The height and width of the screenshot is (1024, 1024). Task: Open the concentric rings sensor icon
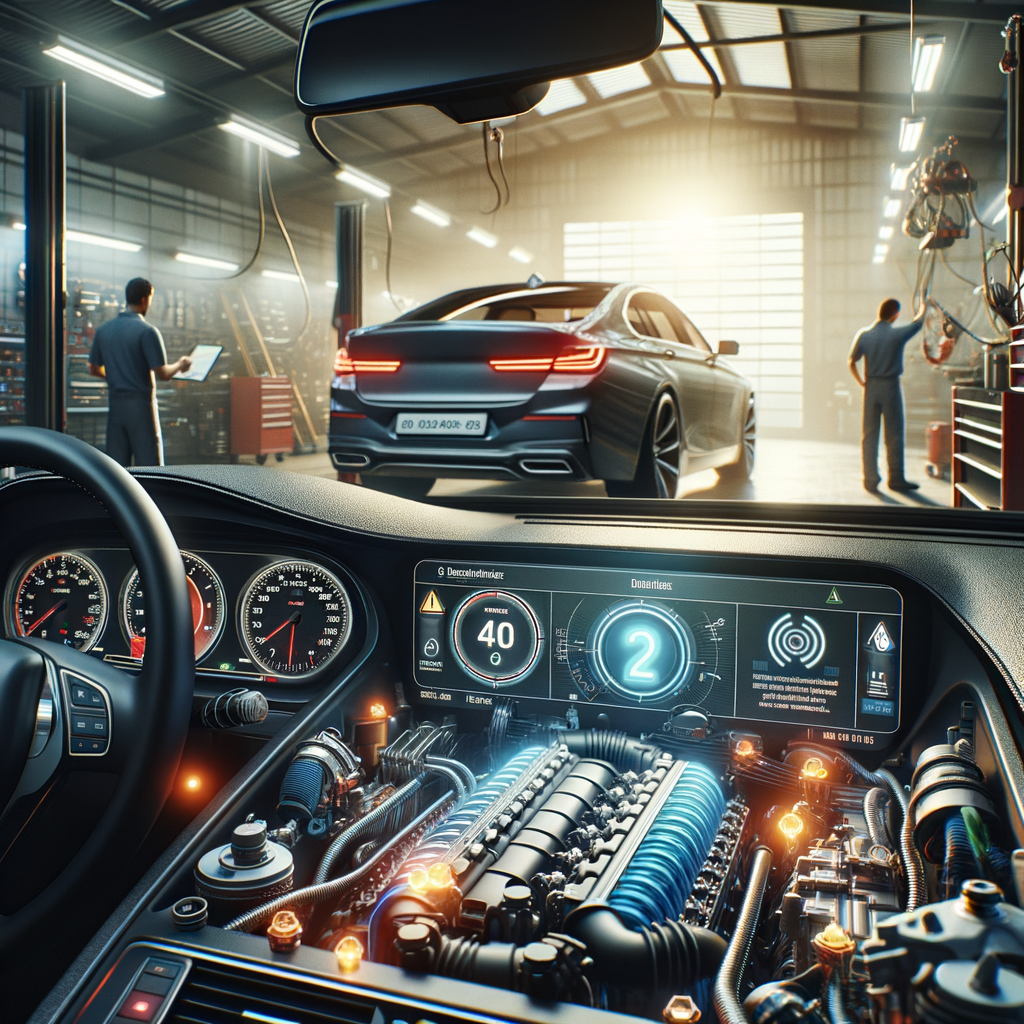[x=796, y=640]
